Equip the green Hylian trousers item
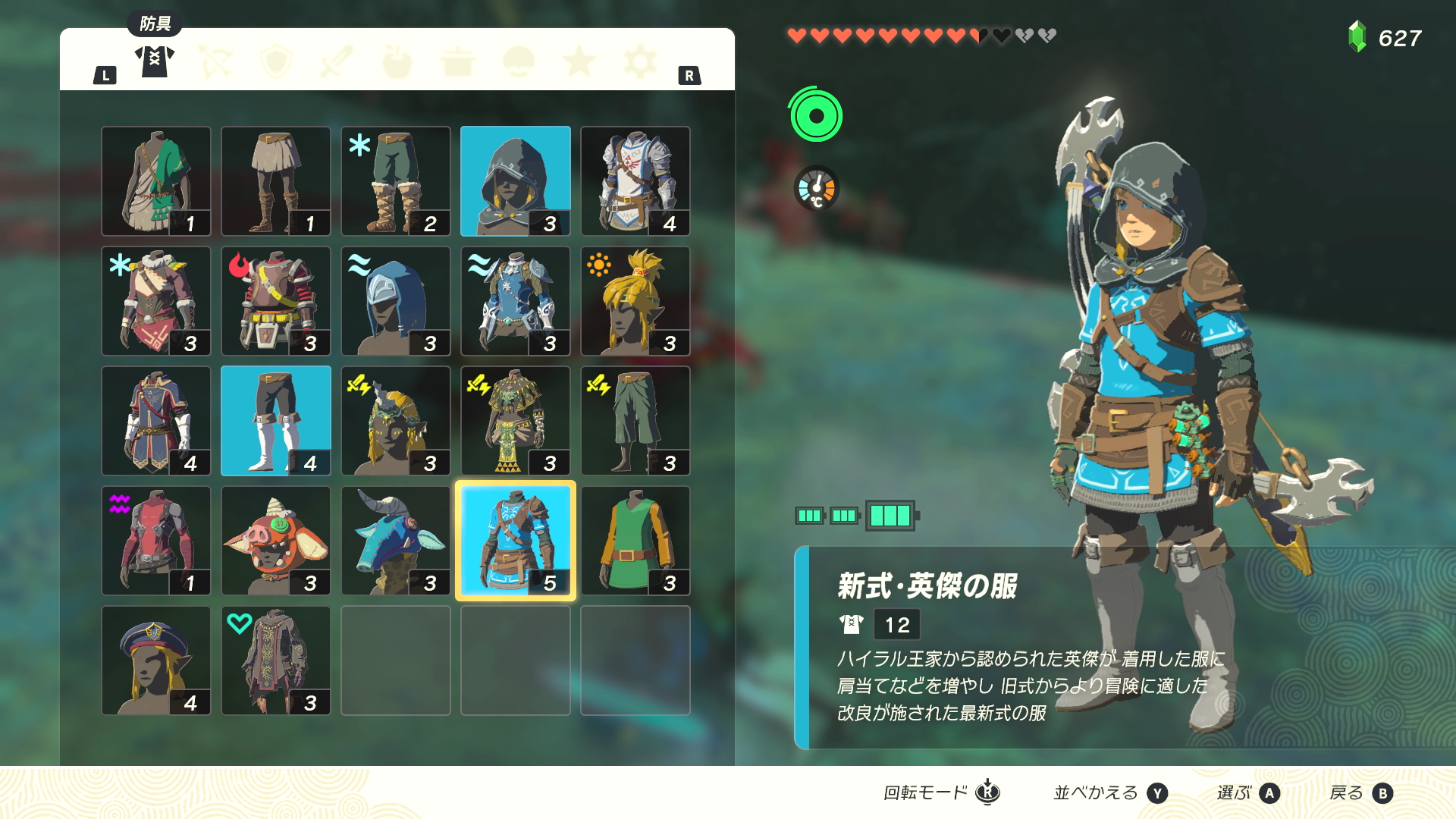1456x819 pixels. click(635, 420)
